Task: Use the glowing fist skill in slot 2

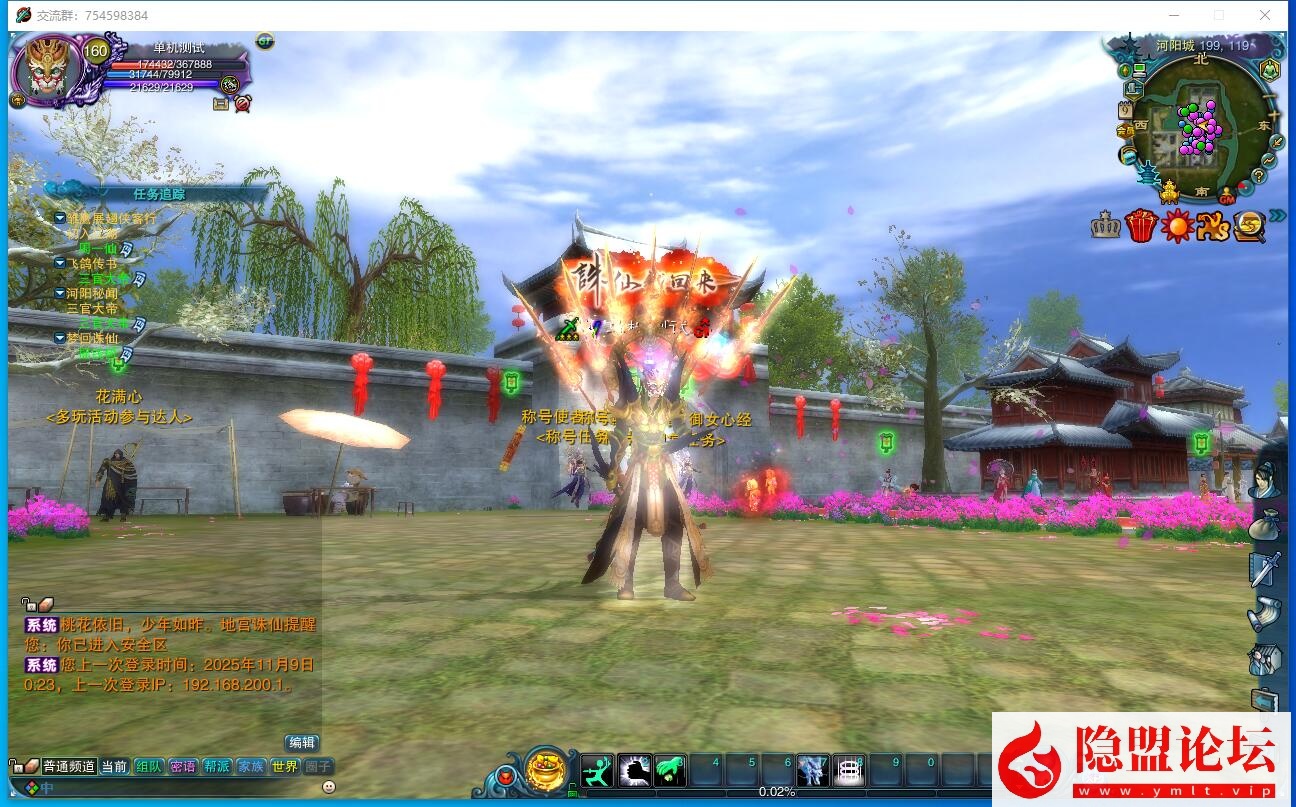Action: (x=634, y=770)
